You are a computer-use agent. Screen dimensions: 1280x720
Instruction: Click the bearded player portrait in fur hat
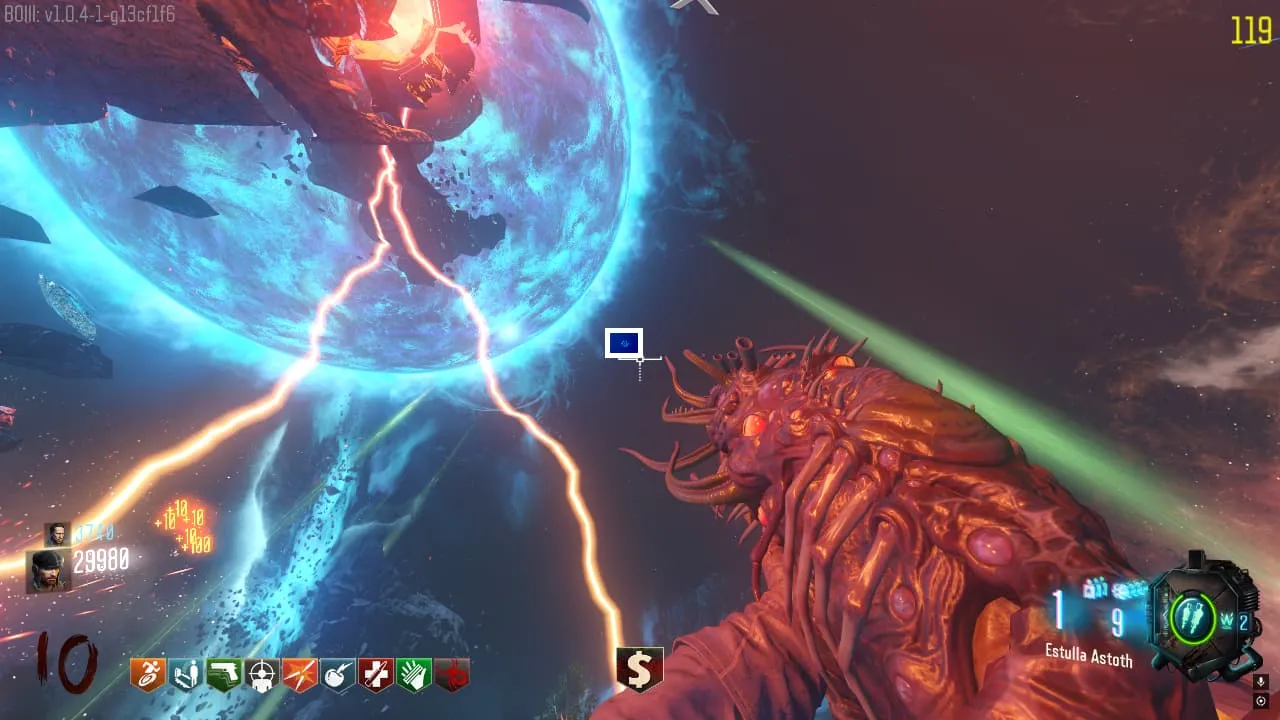click(x=47, y=571)
